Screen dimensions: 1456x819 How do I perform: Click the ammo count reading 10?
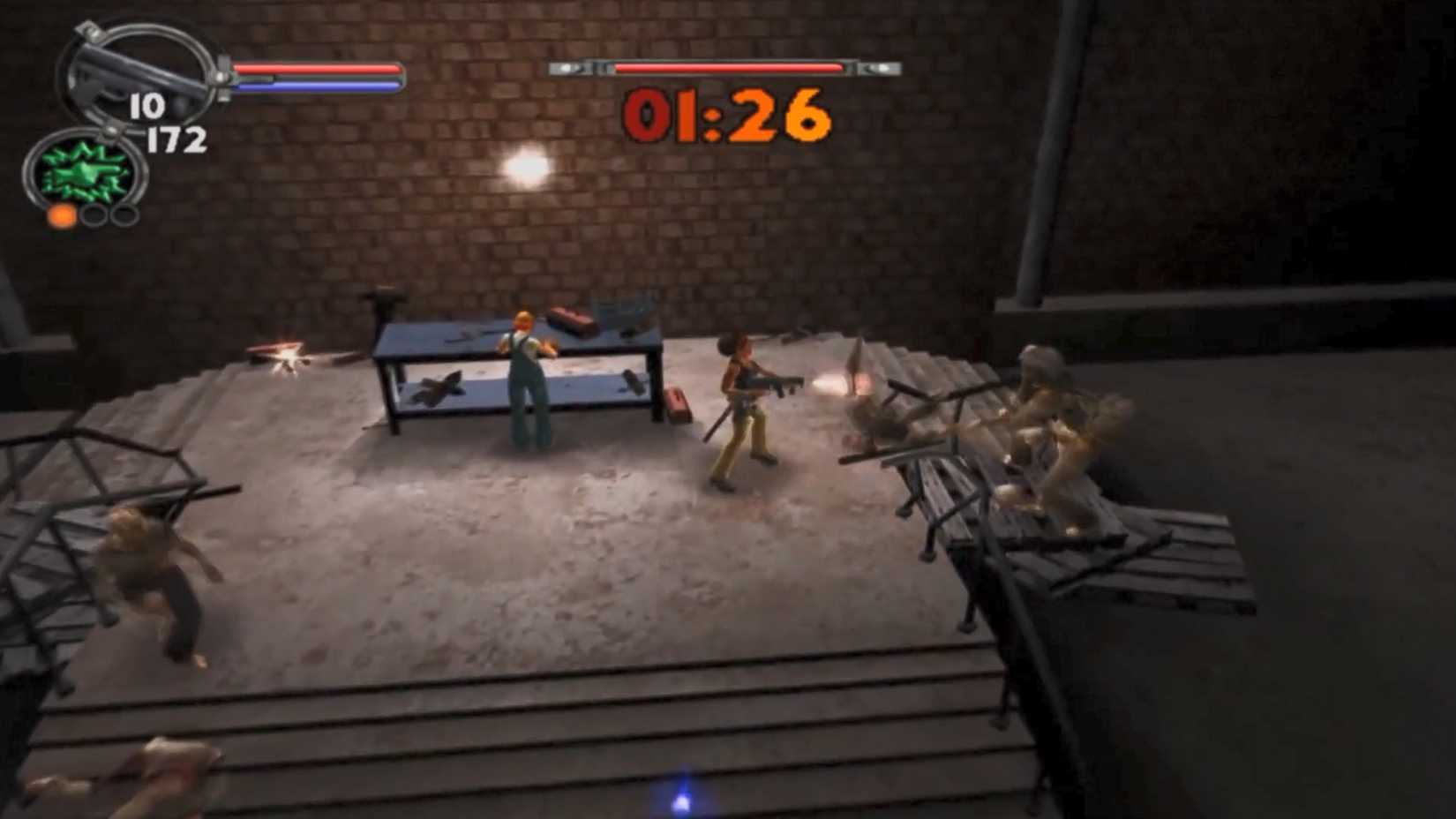147,104
